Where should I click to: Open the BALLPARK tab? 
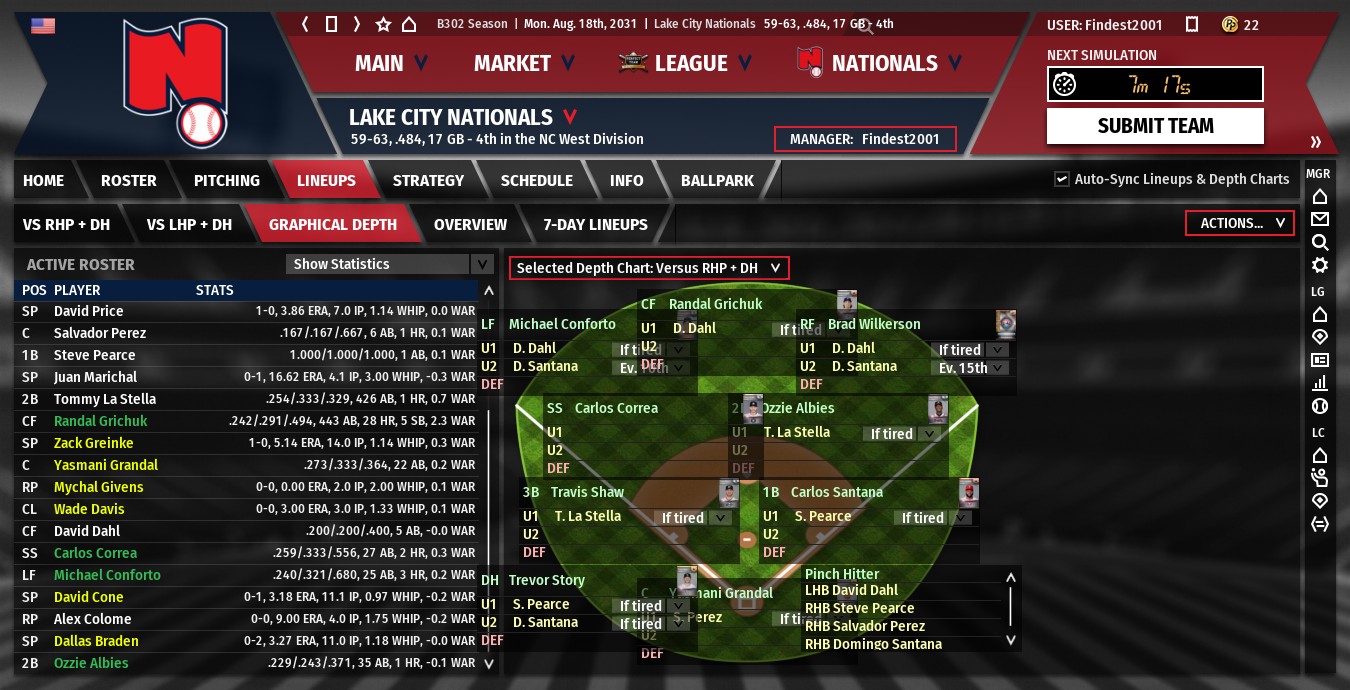717,181
